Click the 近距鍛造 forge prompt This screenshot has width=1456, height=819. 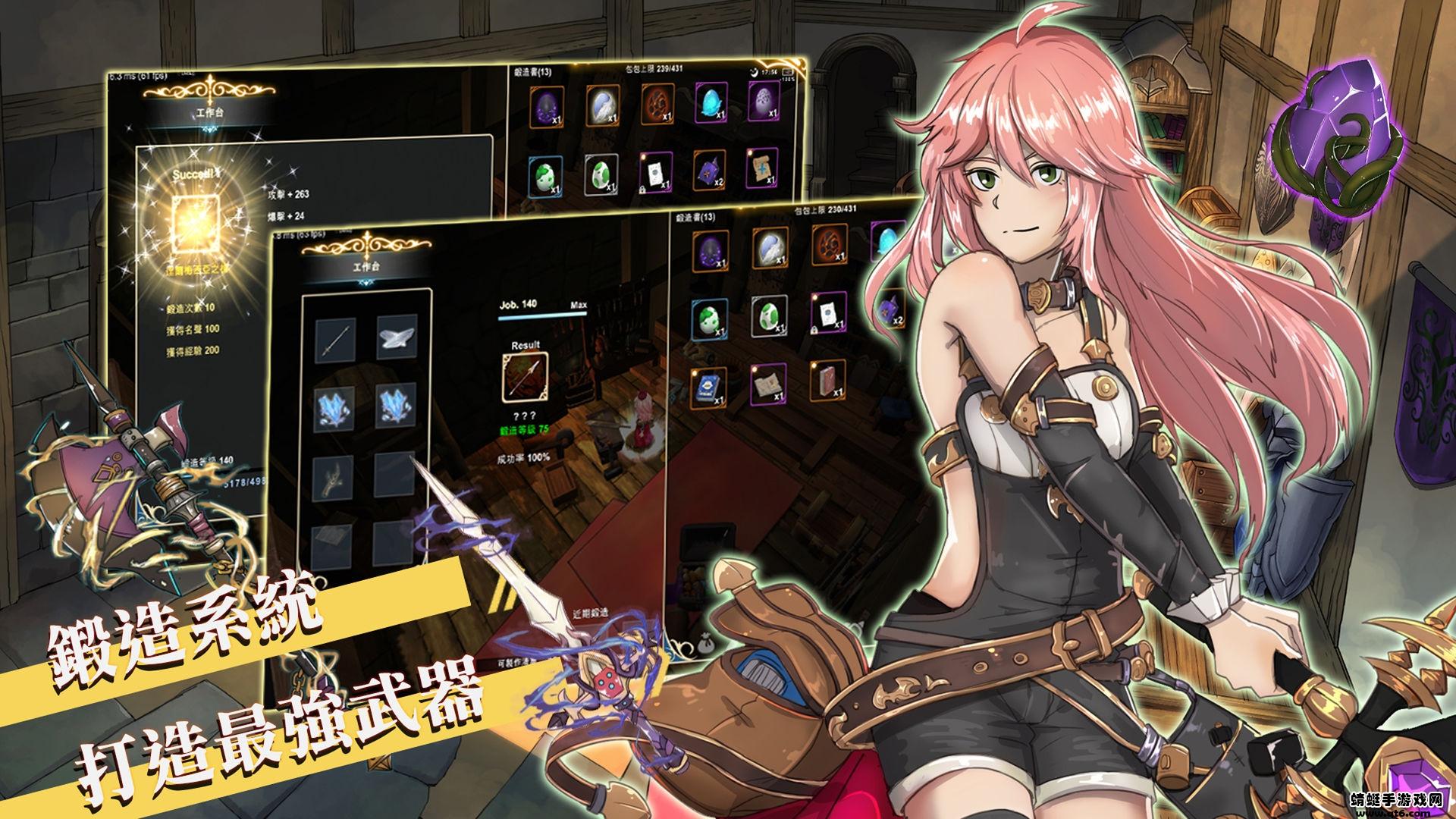coord(590,613)
